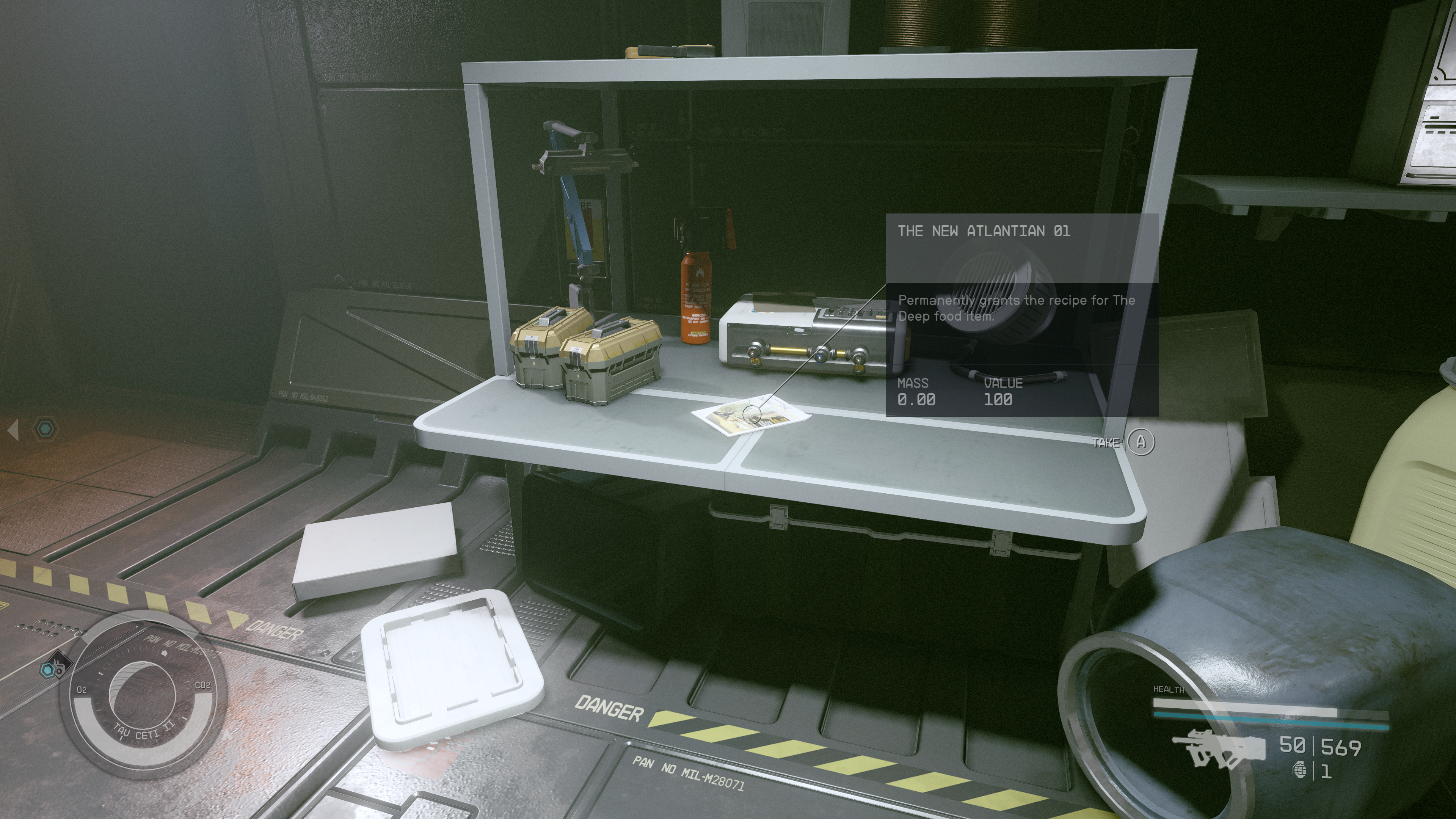Select the equipped rifle weapon icon
Image resolution: width=1456 pixels, height=819 pixels.
click(1218, 749)
